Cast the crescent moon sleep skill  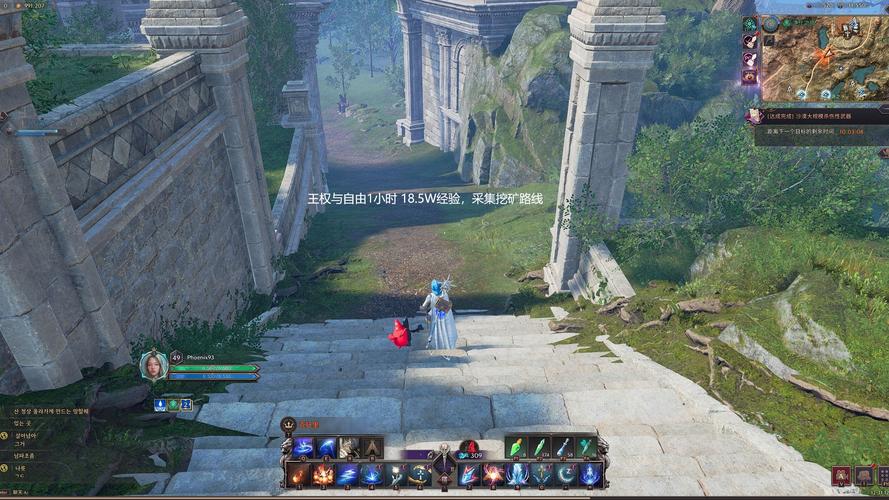coord(566,474)
